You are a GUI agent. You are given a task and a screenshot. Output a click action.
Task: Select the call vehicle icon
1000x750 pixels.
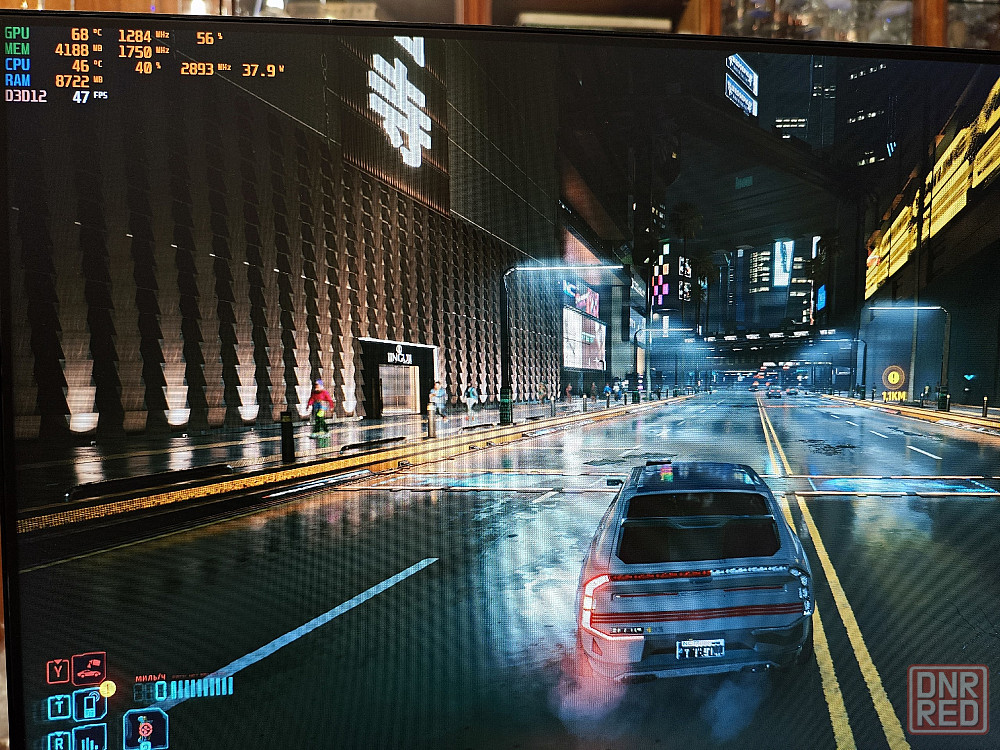[89, 668]
